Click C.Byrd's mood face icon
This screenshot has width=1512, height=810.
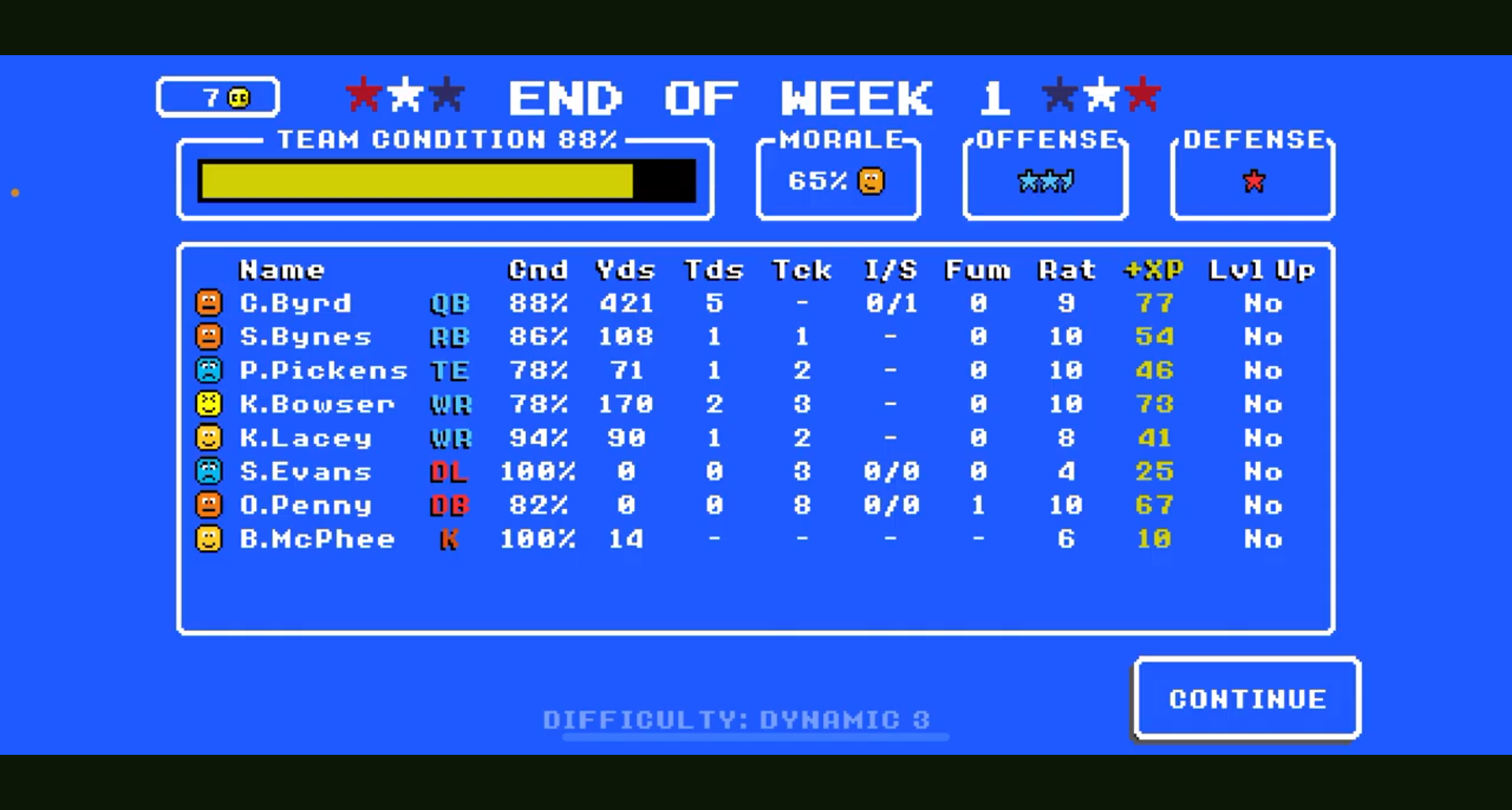tap(209, 303)
